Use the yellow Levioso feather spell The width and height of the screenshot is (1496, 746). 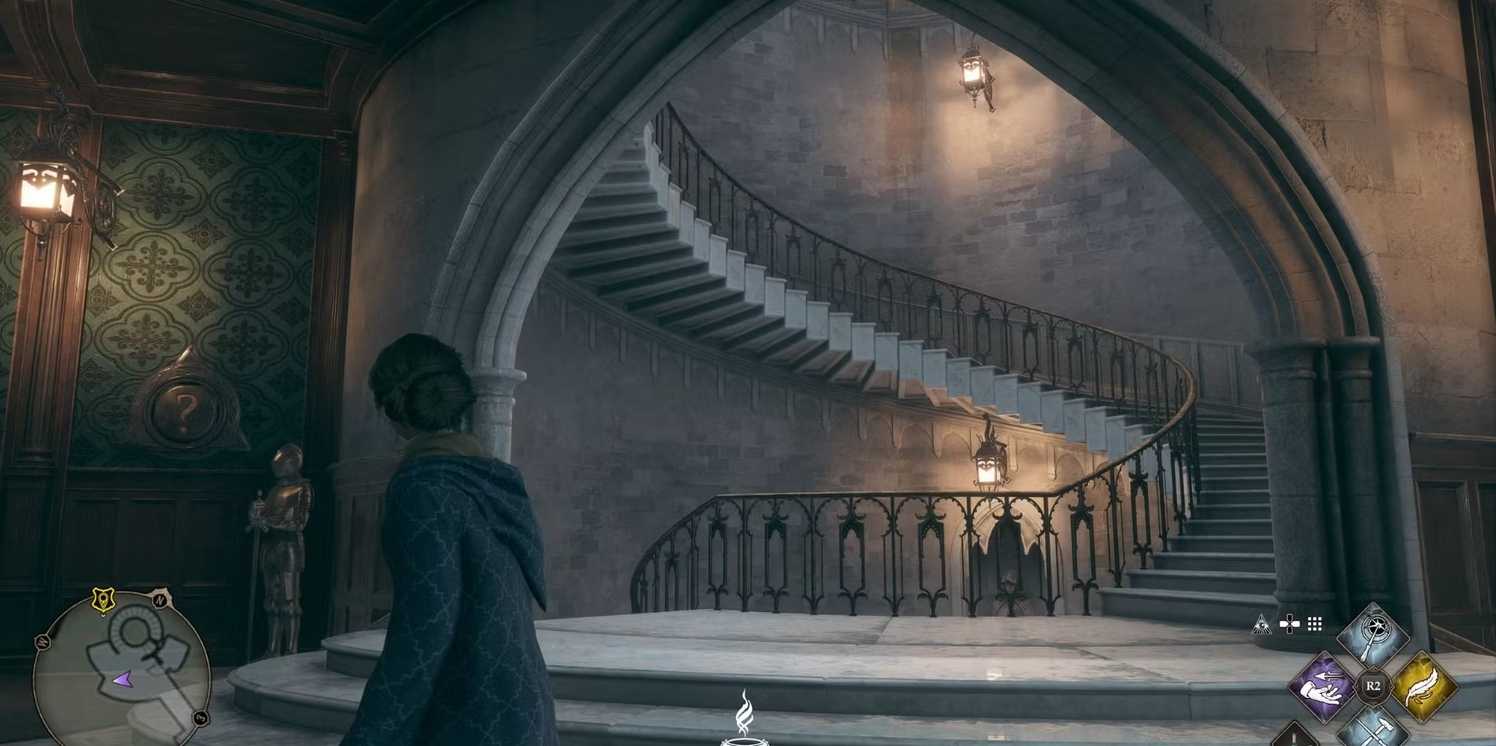1424,686
